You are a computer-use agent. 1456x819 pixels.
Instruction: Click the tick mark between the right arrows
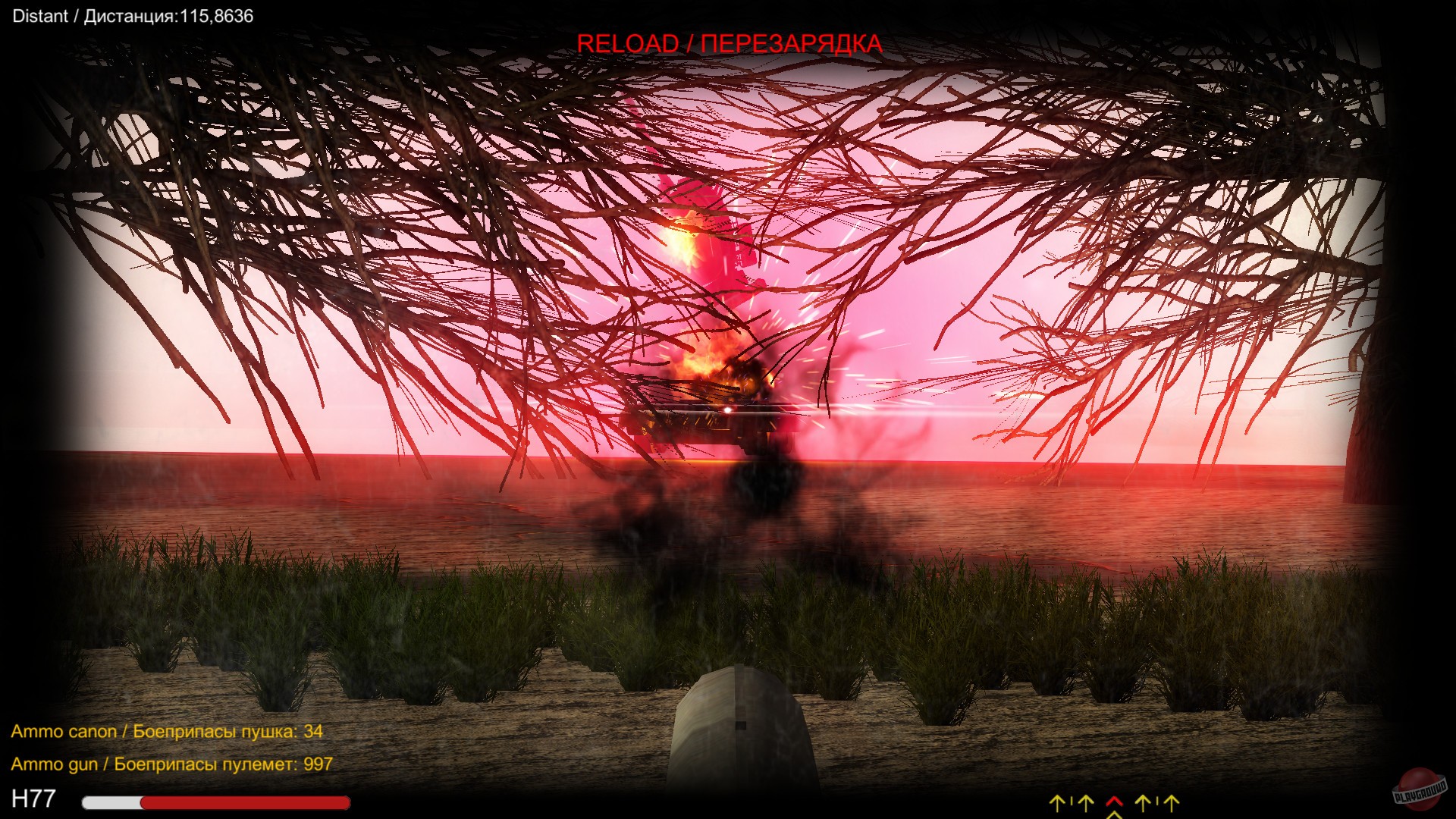pos(1156,801)
